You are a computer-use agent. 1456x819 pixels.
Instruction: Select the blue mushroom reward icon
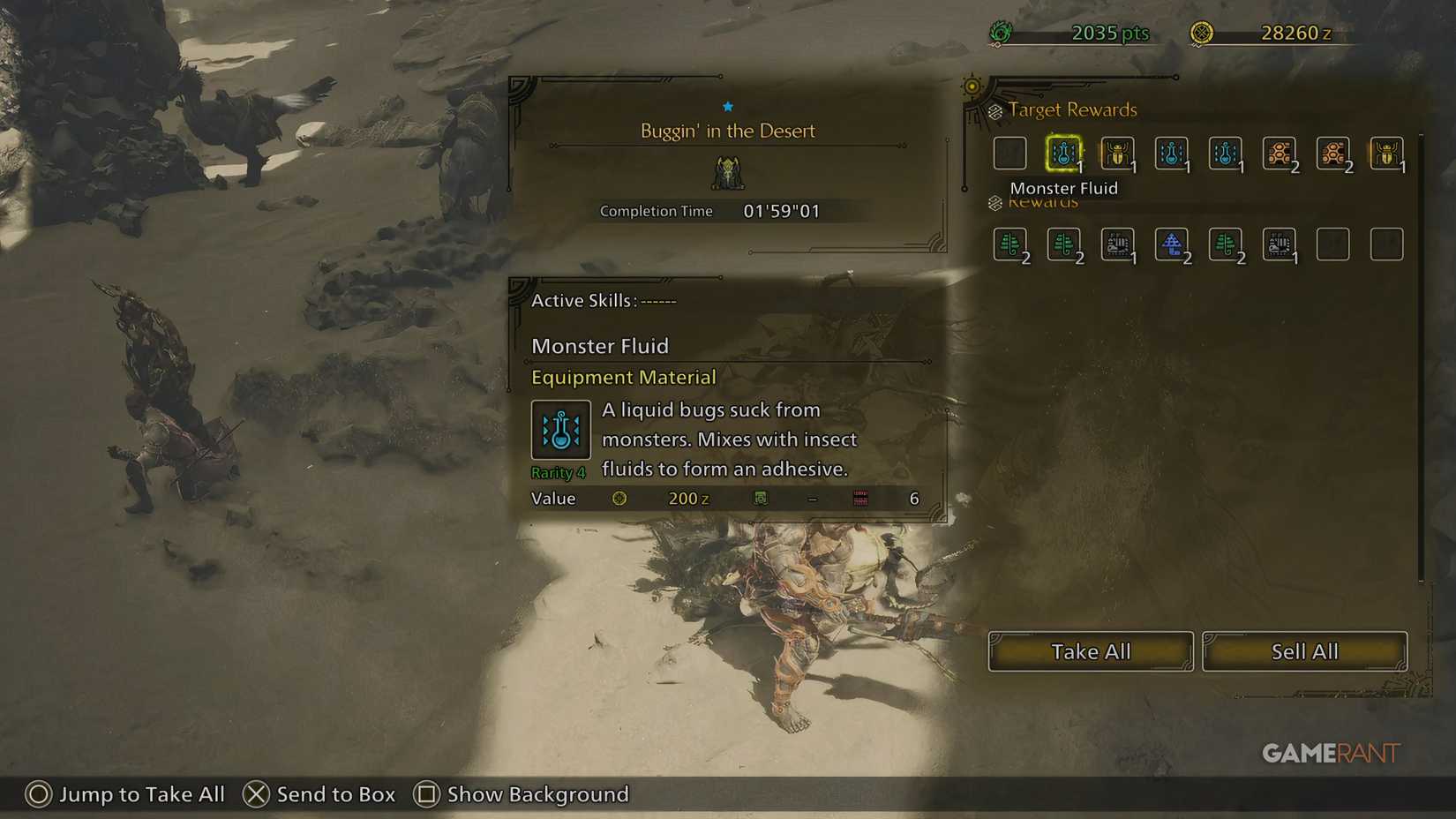(1172, 245)
